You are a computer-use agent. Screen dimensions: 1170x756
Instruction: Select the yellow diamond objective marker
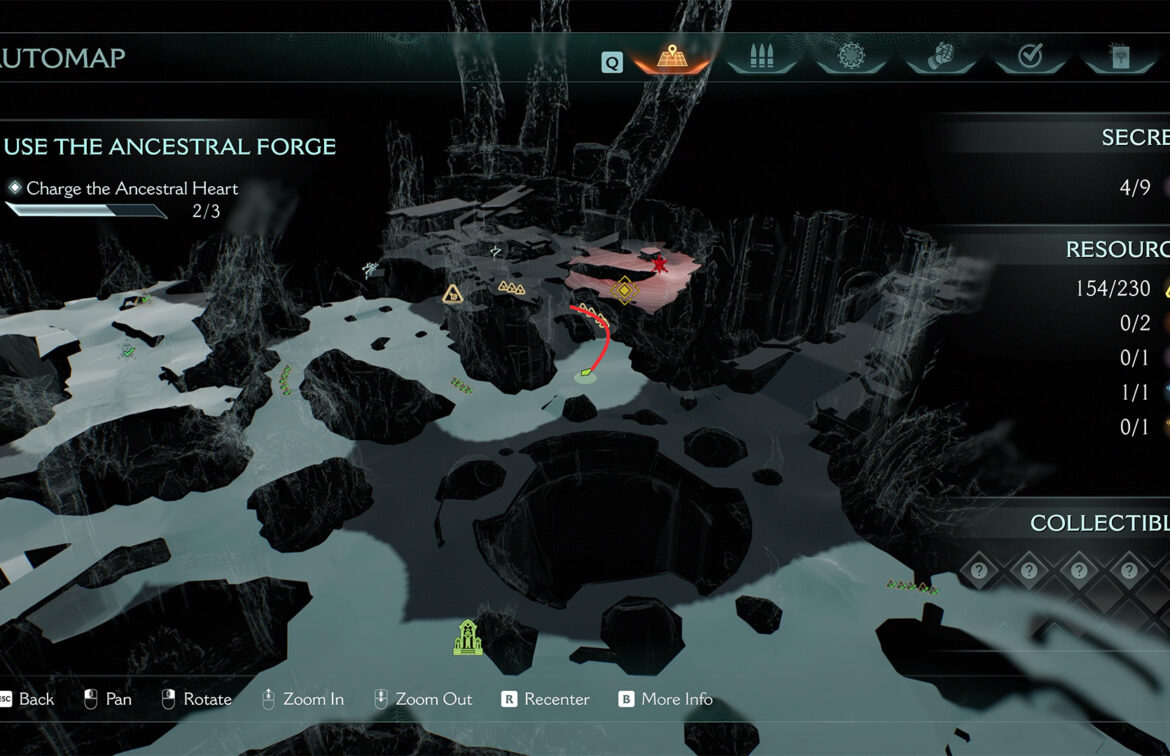[625, 290]
